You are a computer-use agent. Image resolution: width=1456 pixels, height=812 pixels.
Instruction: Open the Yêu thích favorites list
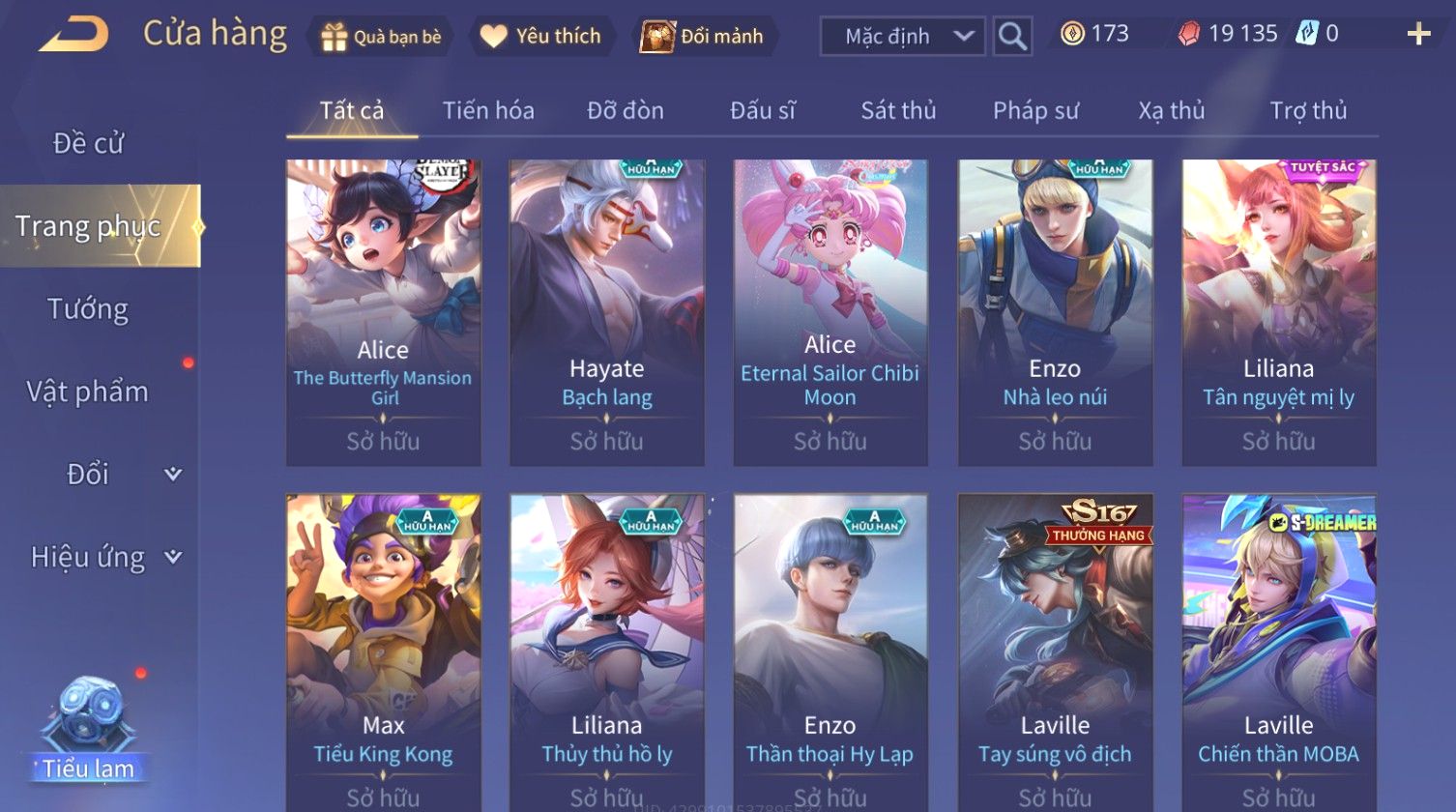point(541,37)
